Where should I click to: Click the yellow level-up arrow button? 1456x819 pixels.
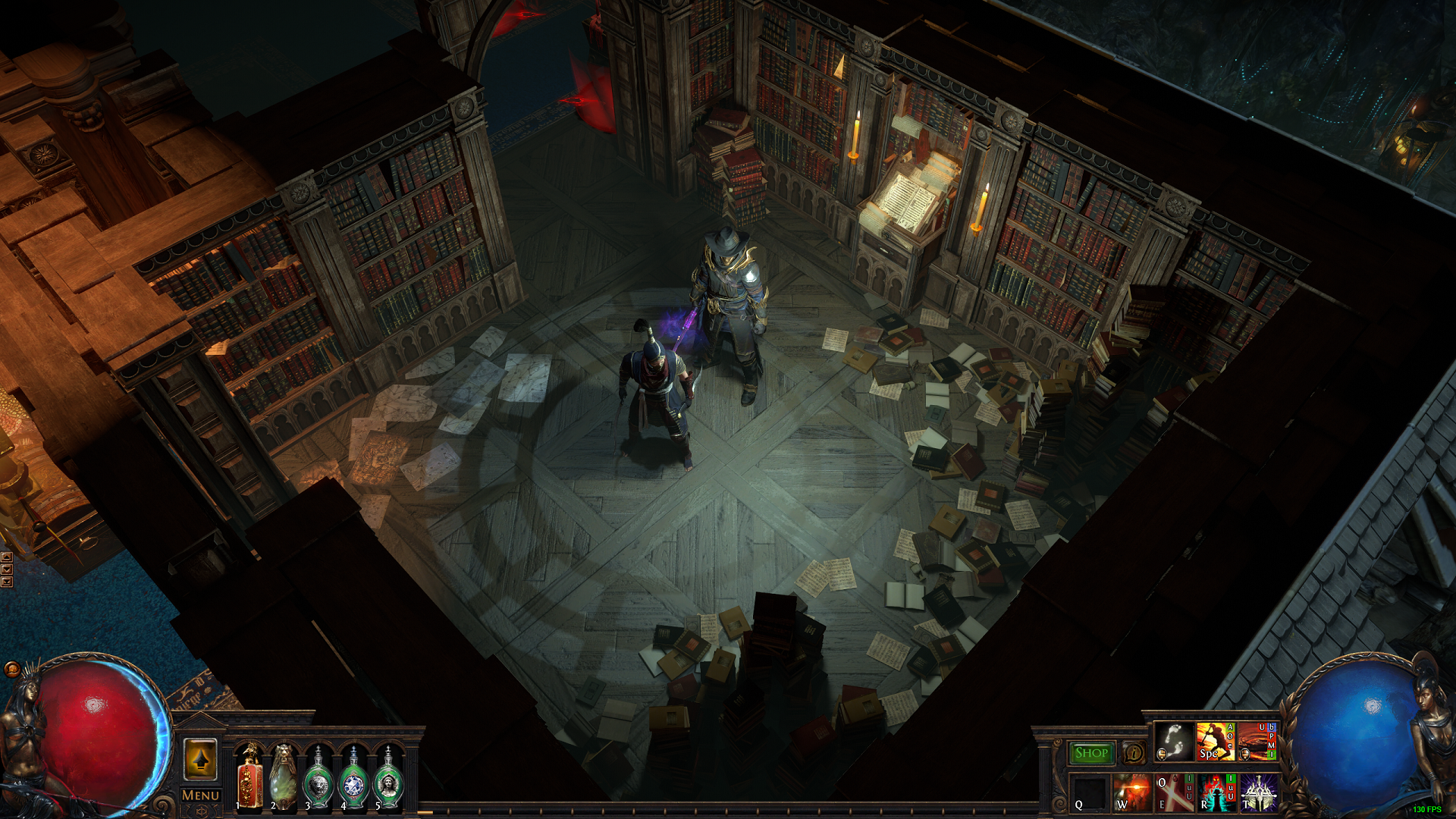[x=200, y=759]
